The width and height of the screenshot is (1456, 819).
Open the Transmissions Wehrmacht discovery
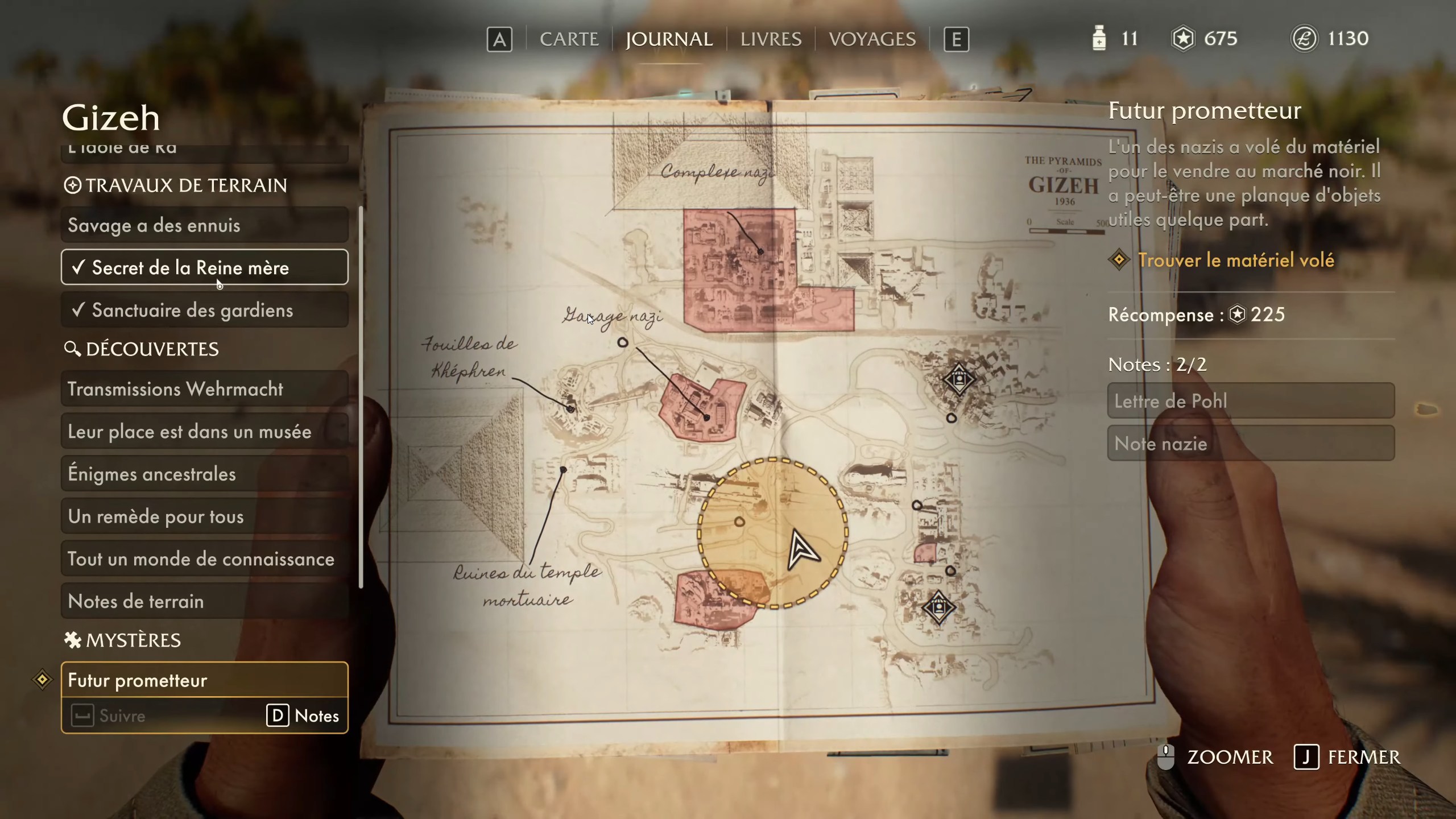205,389
